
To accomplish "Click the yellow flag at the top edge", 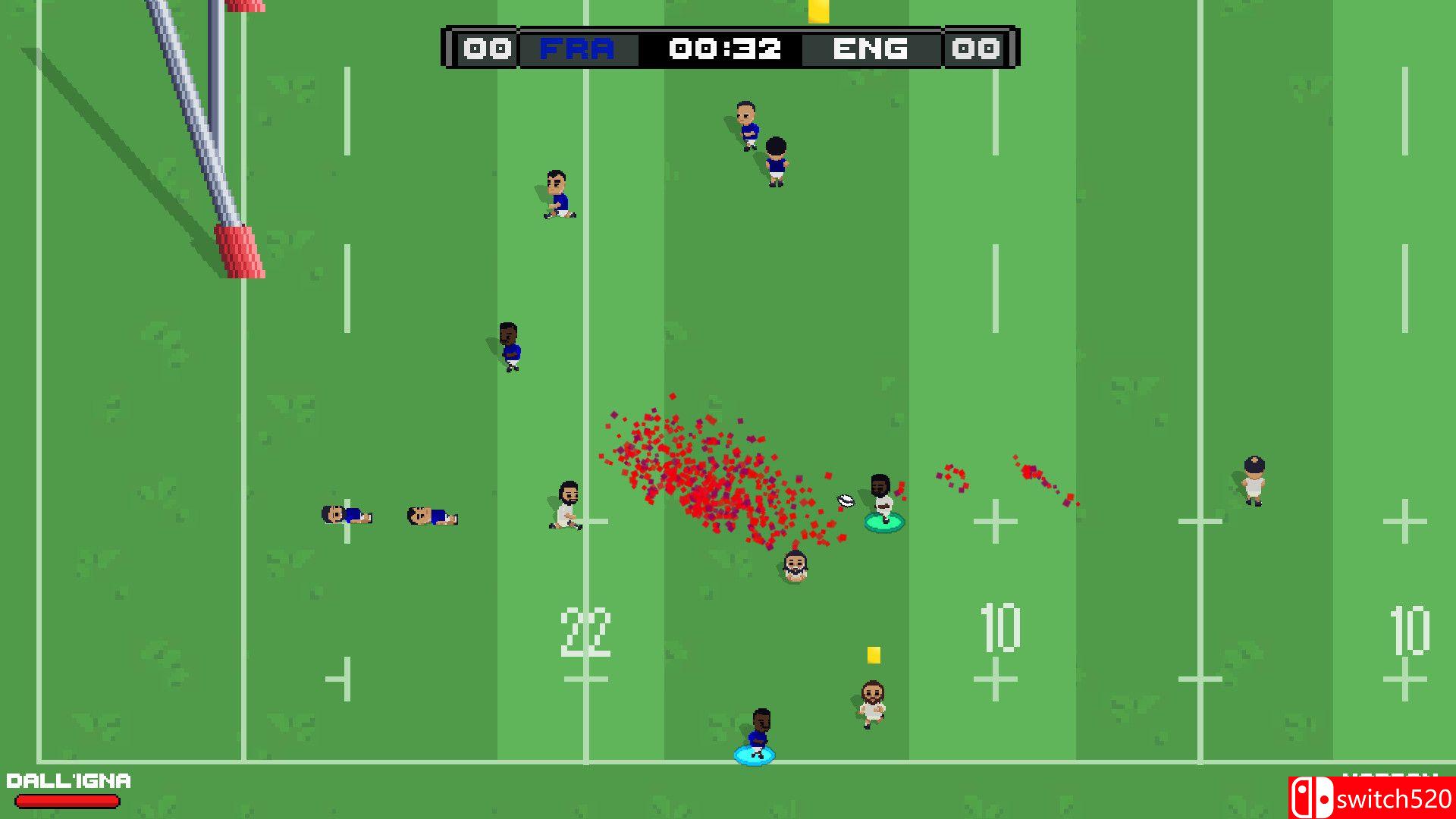I will pyautogui.click(x=818, y=12).
